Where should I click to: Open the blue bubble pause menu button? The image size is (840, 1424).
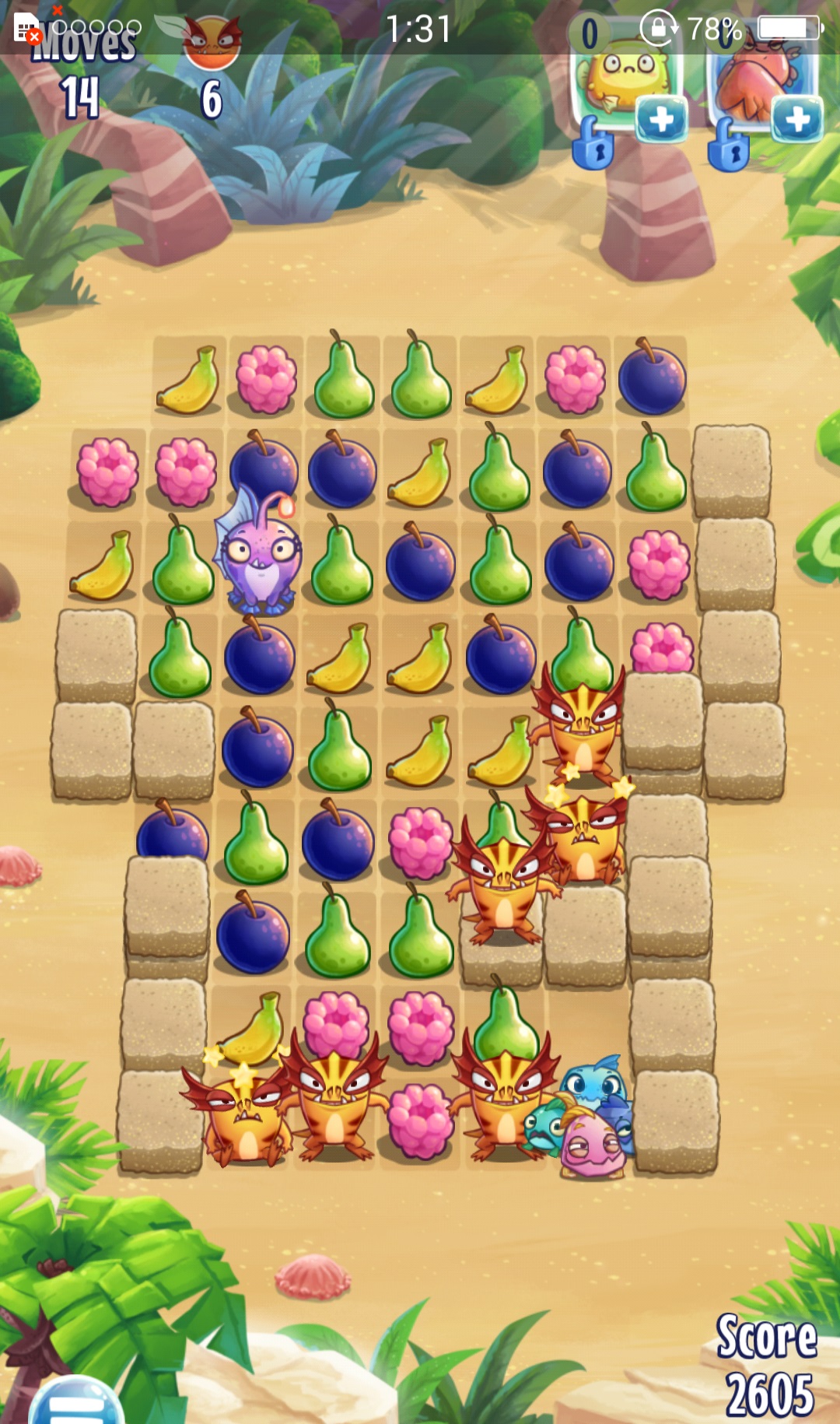click(76, 1403)
